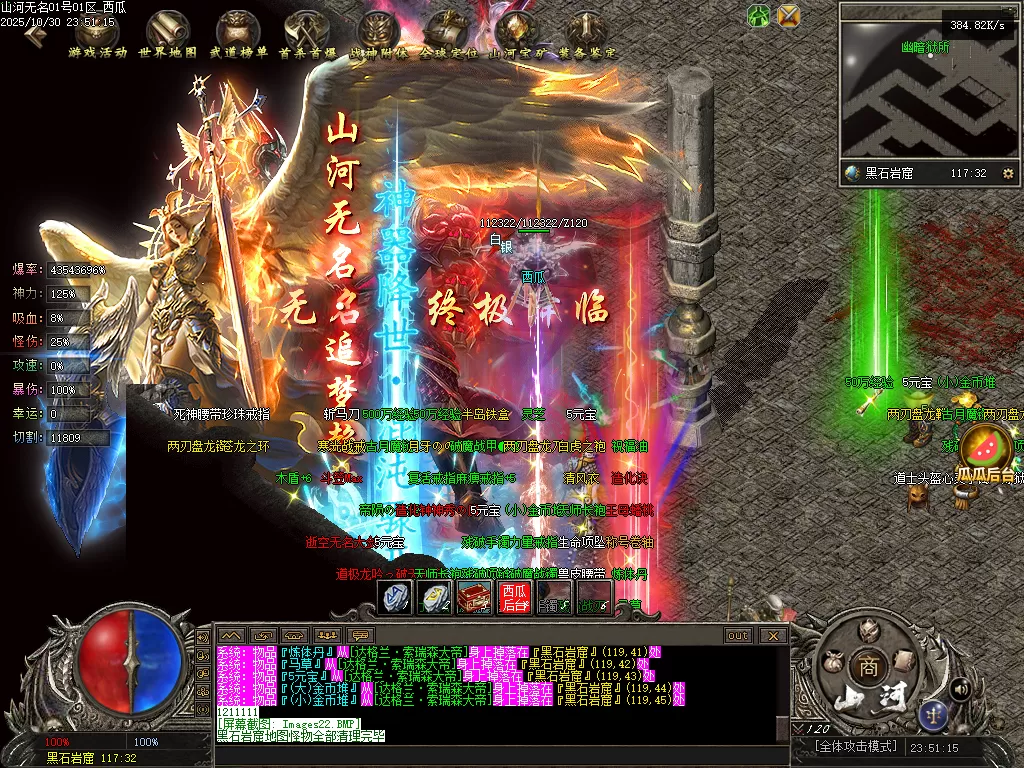Image resolution: width=1024 pixels, height=768 pixels.
Task: Open the shop via 商 button
Action: click(x=864, y=667)
